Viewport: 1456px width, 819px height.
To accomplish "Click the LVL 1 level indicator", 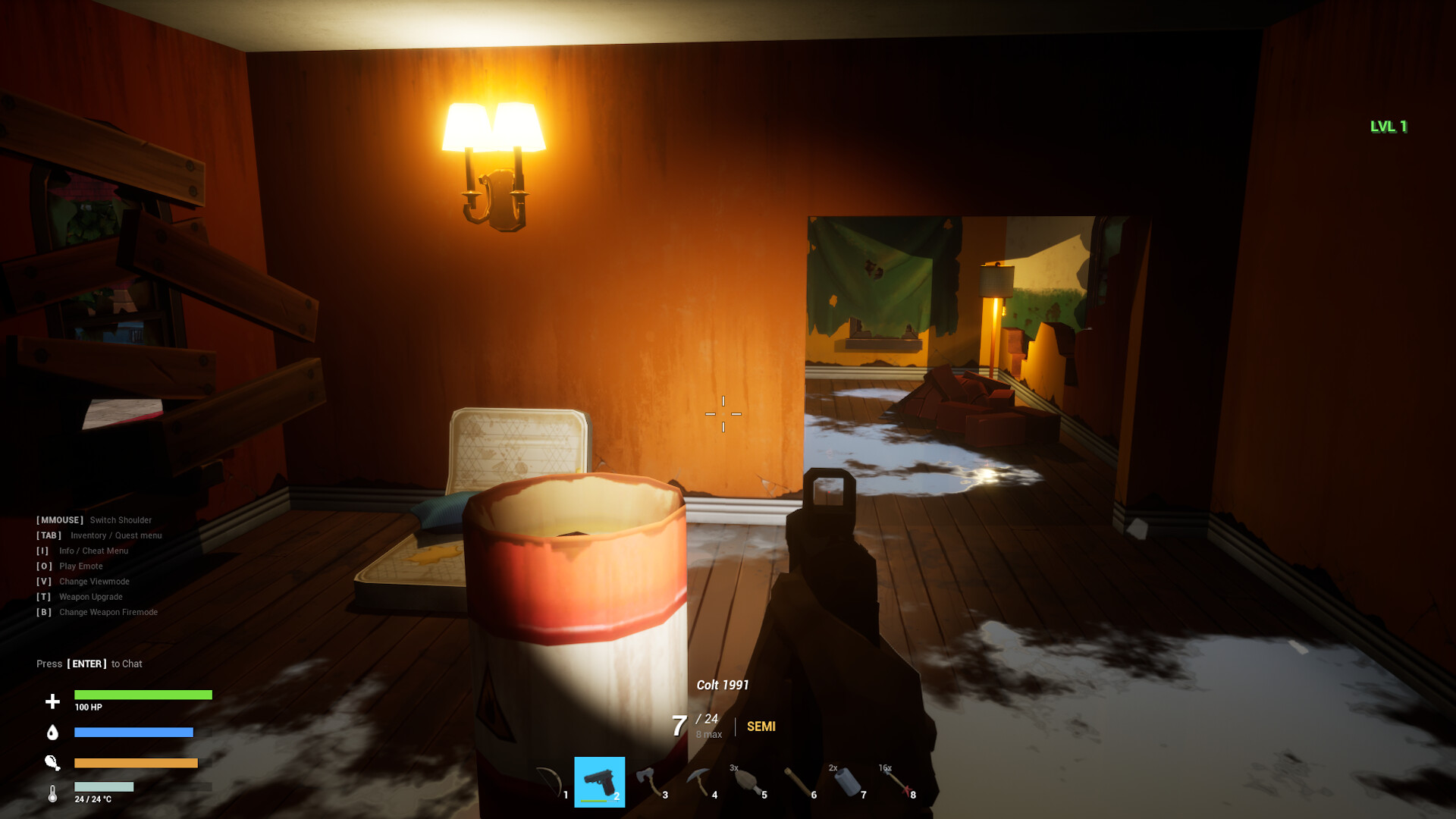I will (1388, 127).
